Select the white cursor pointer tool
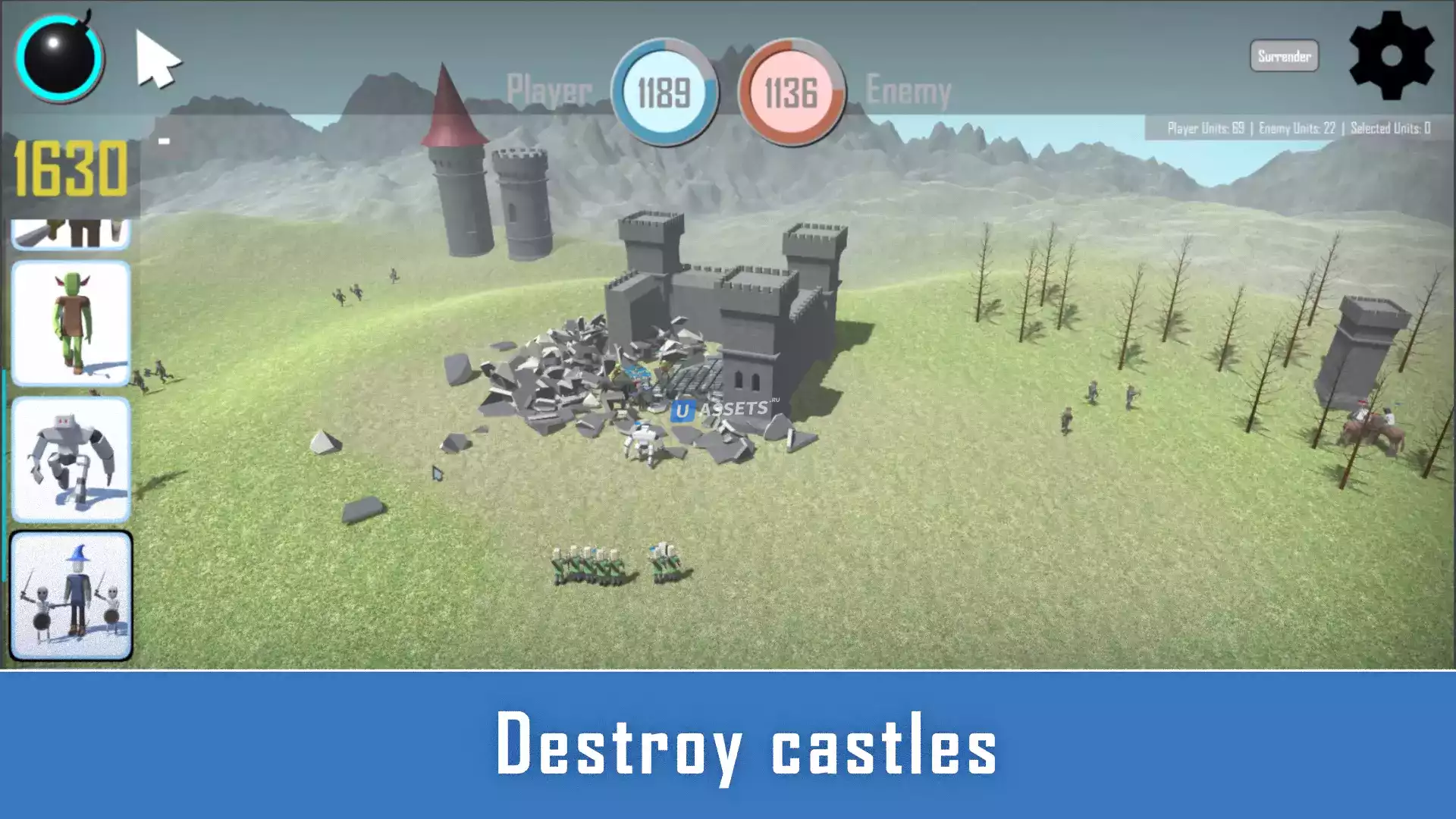 coord(156,60)
